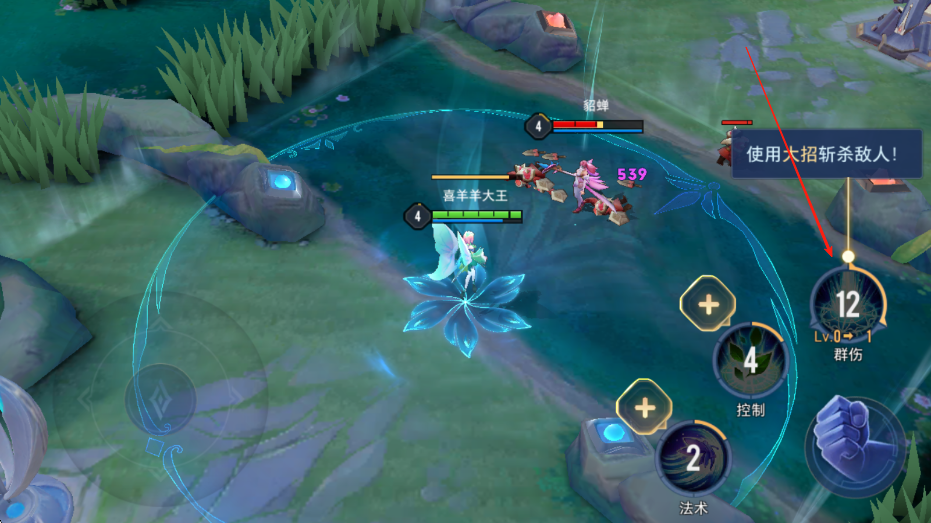This screenshot has height=523, width=931.
Task: Tap the movement joystick center
Action: (x=160, y=398)
